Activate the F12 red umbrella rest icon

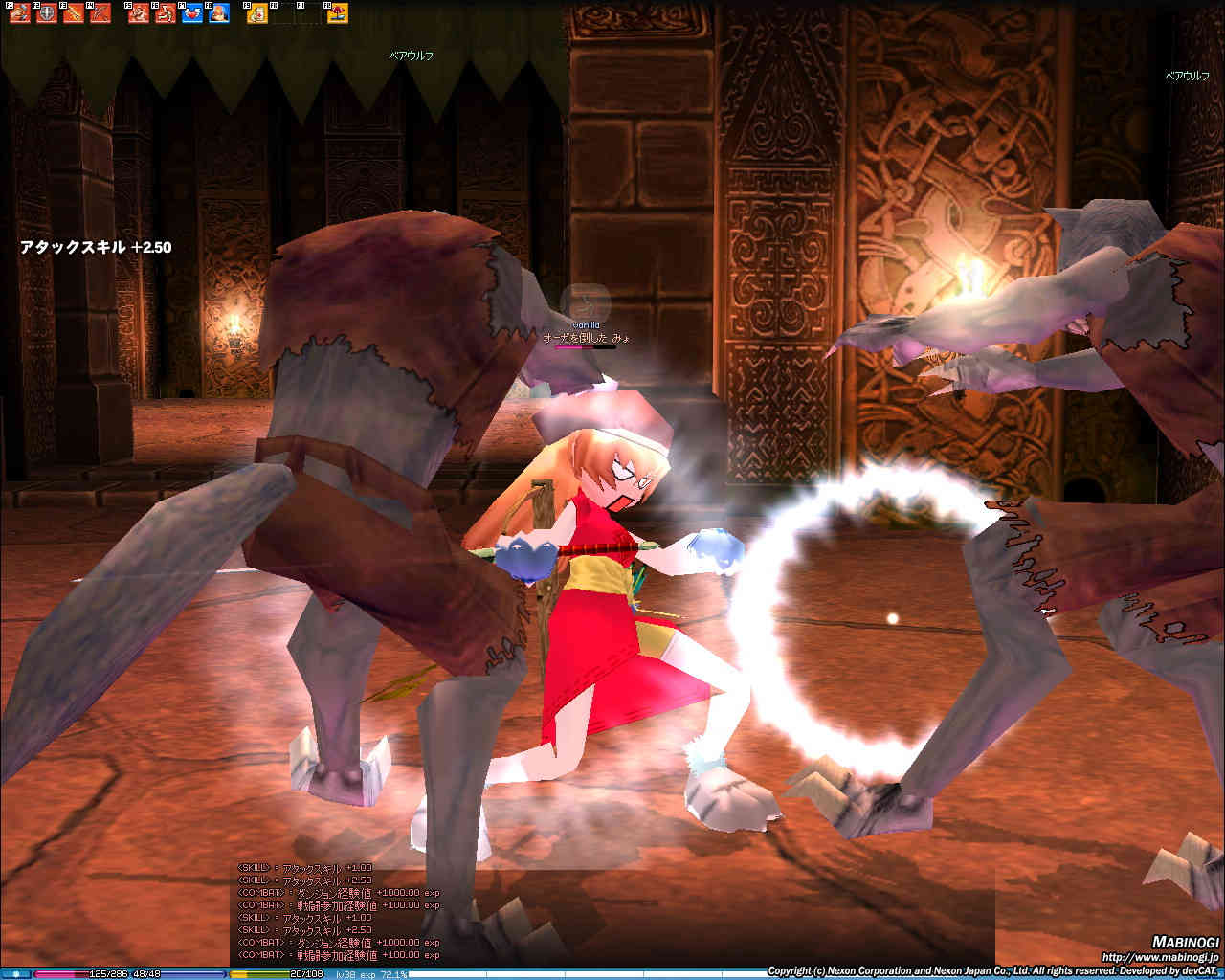338,14
